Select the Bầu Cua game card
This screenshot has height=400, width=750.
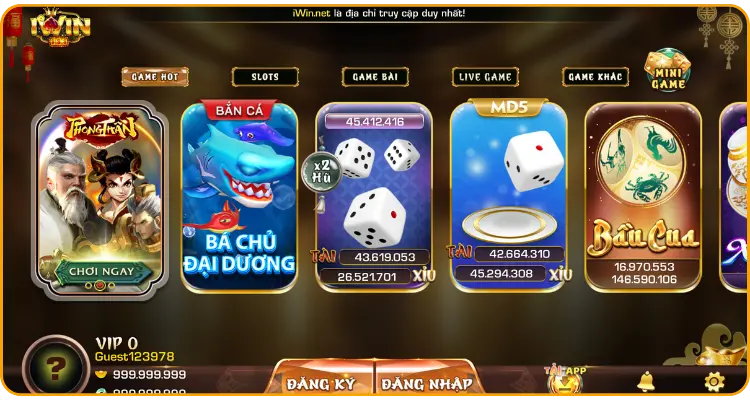click(643, 195)
